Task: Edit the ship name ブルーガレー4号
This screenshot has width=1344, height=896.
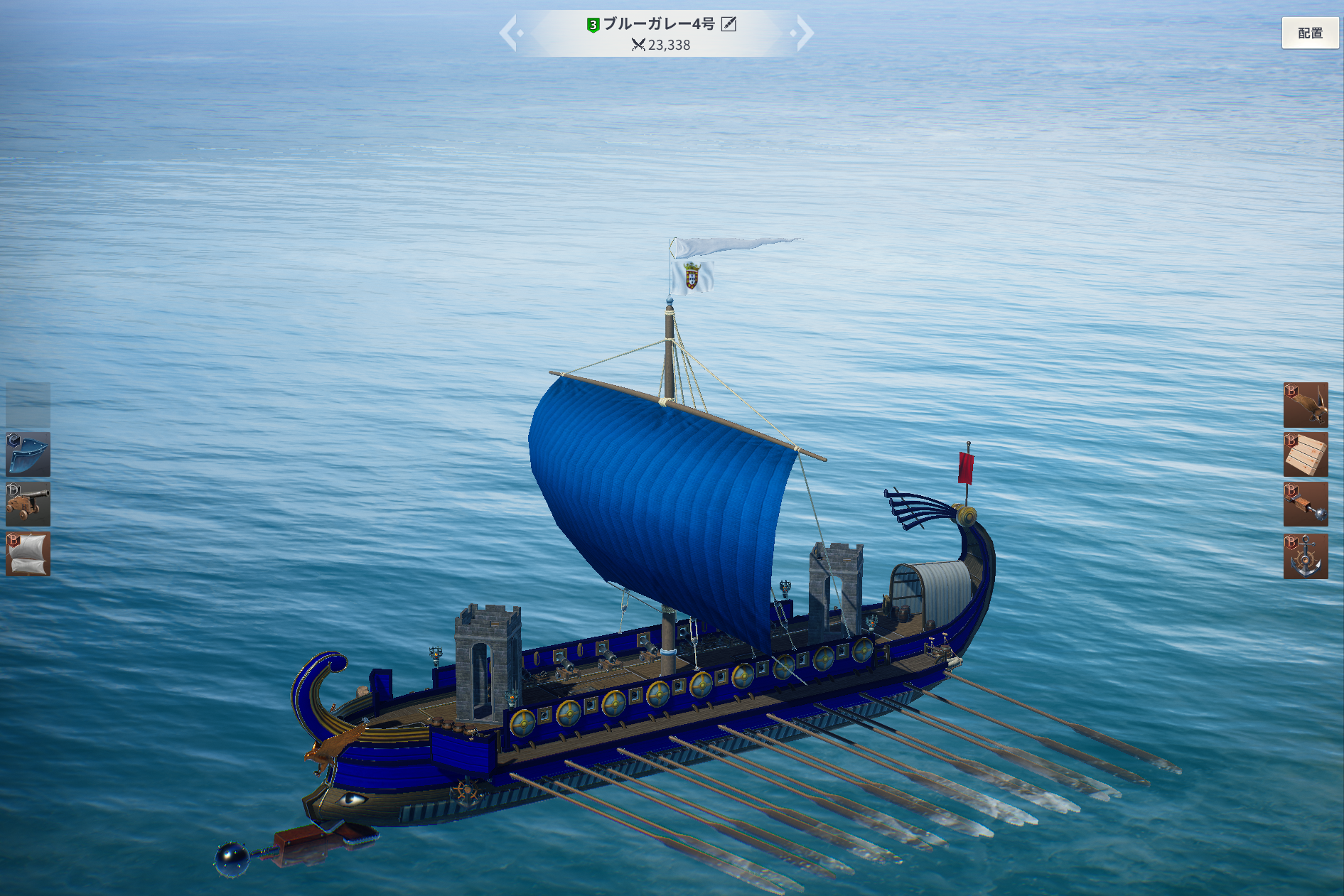Action: click(x=729, y=24)
